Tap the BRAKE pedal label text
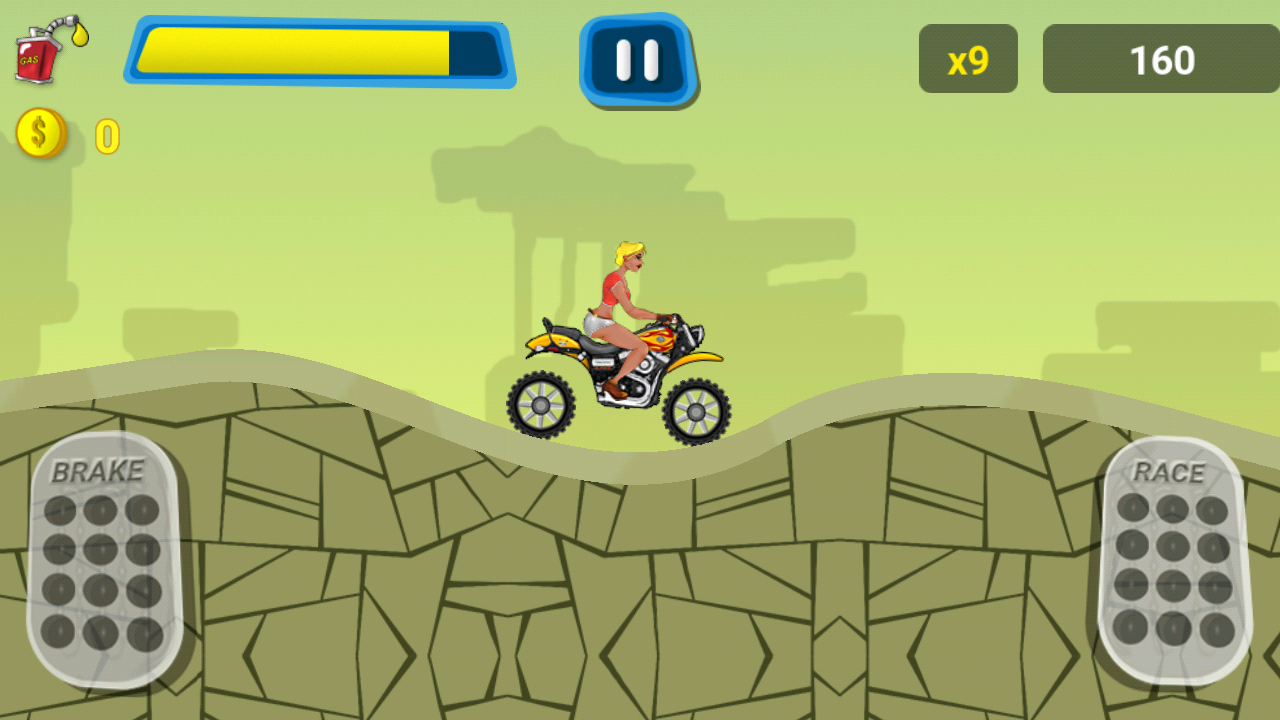Image resolution: width=1280 pixels, height=720 pixels. [x=97, y=467]
